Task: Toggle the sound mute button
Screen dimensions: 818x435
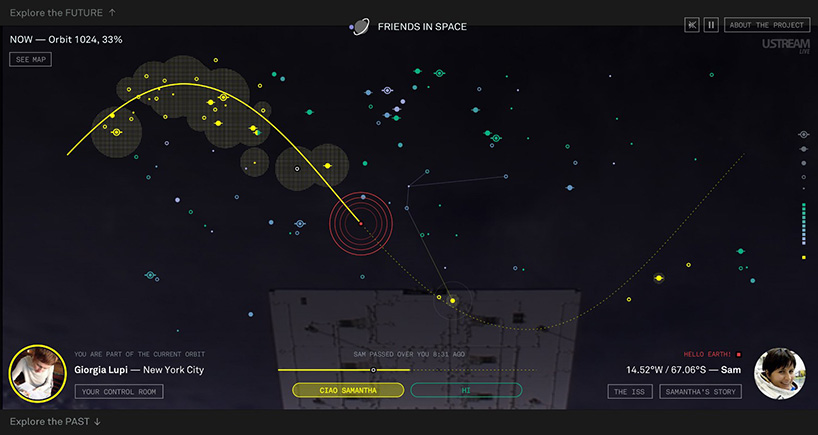Action: point(692,25)
